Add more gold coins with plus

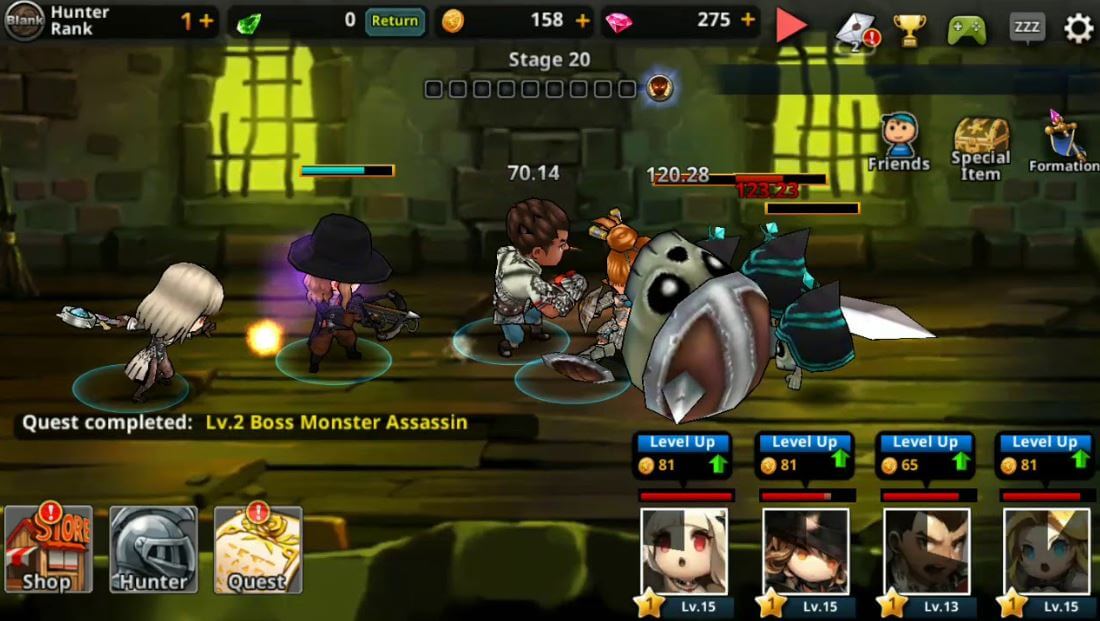tap(583, 21)
